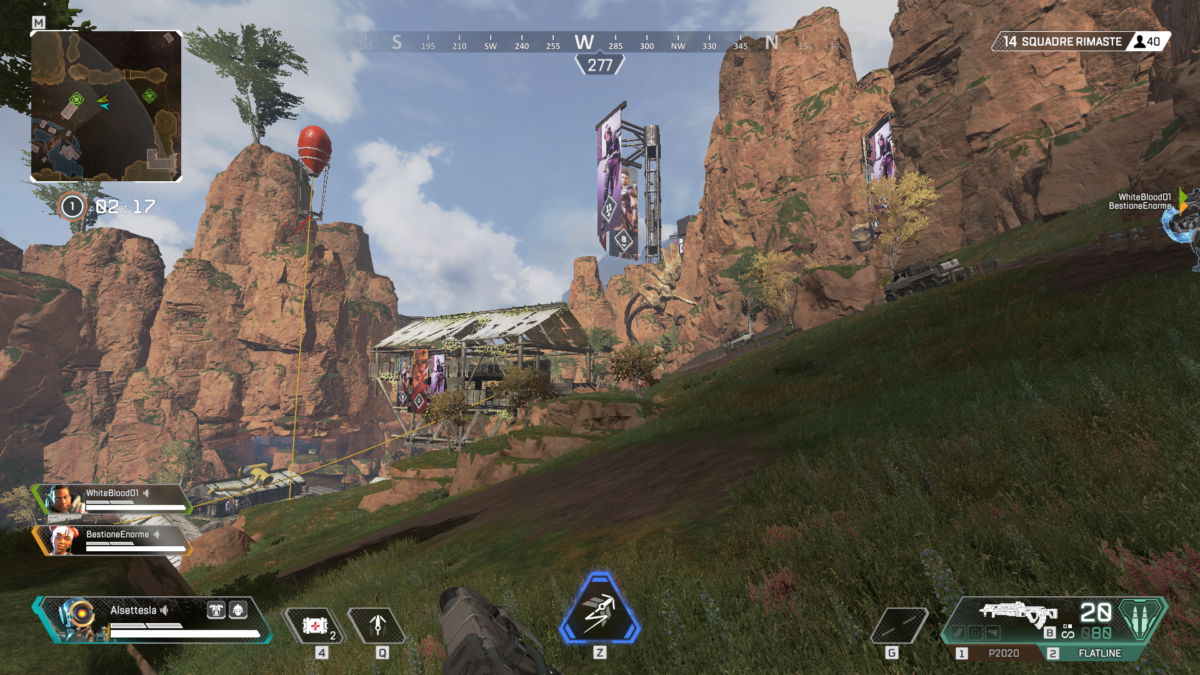Activate the tactical ability icon
This screenshot has height=675, width=1200.
tap(377, 626)
